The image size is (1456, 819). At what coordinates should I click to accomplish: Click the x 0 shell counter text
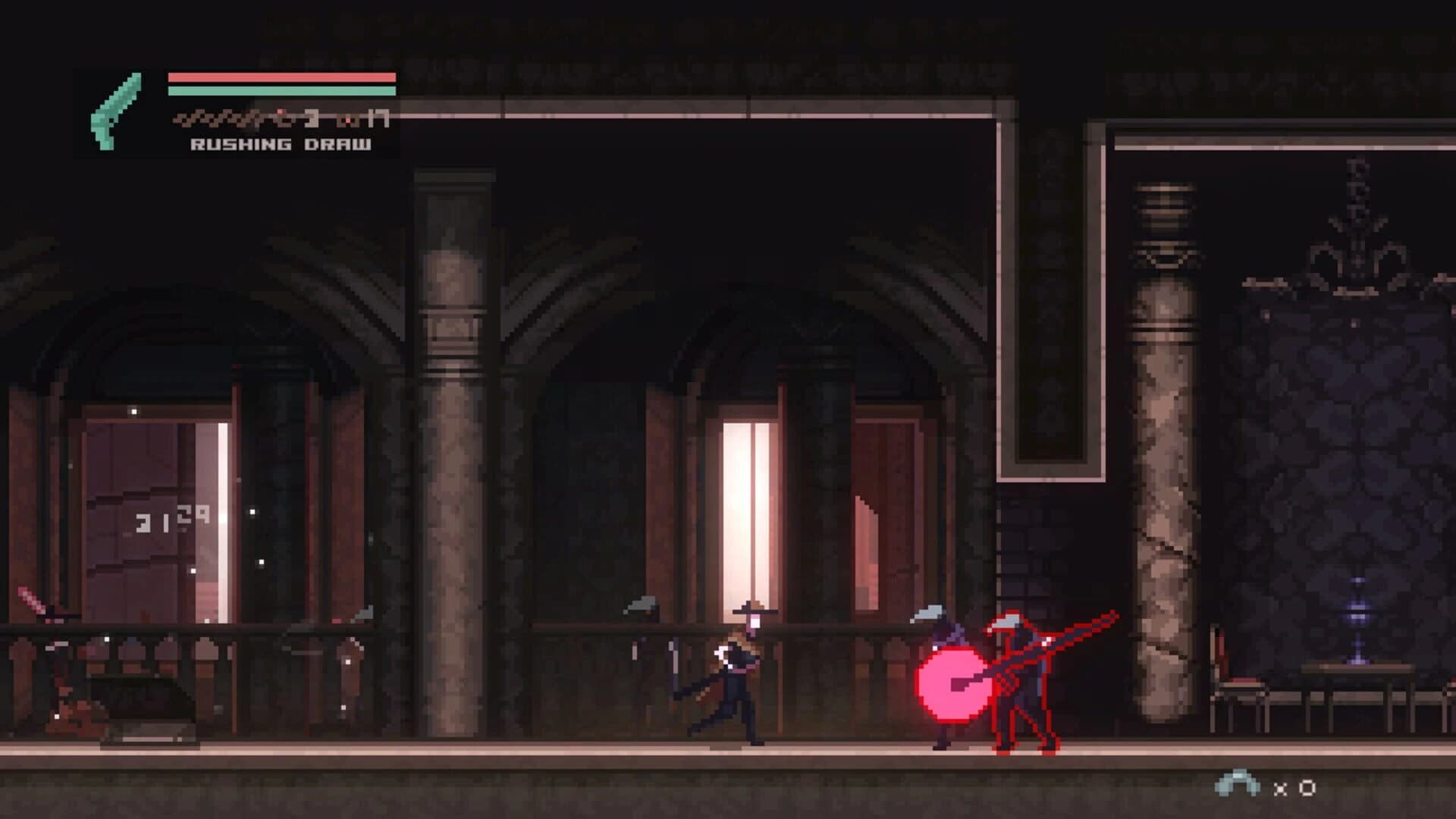tap(1293, 787)
